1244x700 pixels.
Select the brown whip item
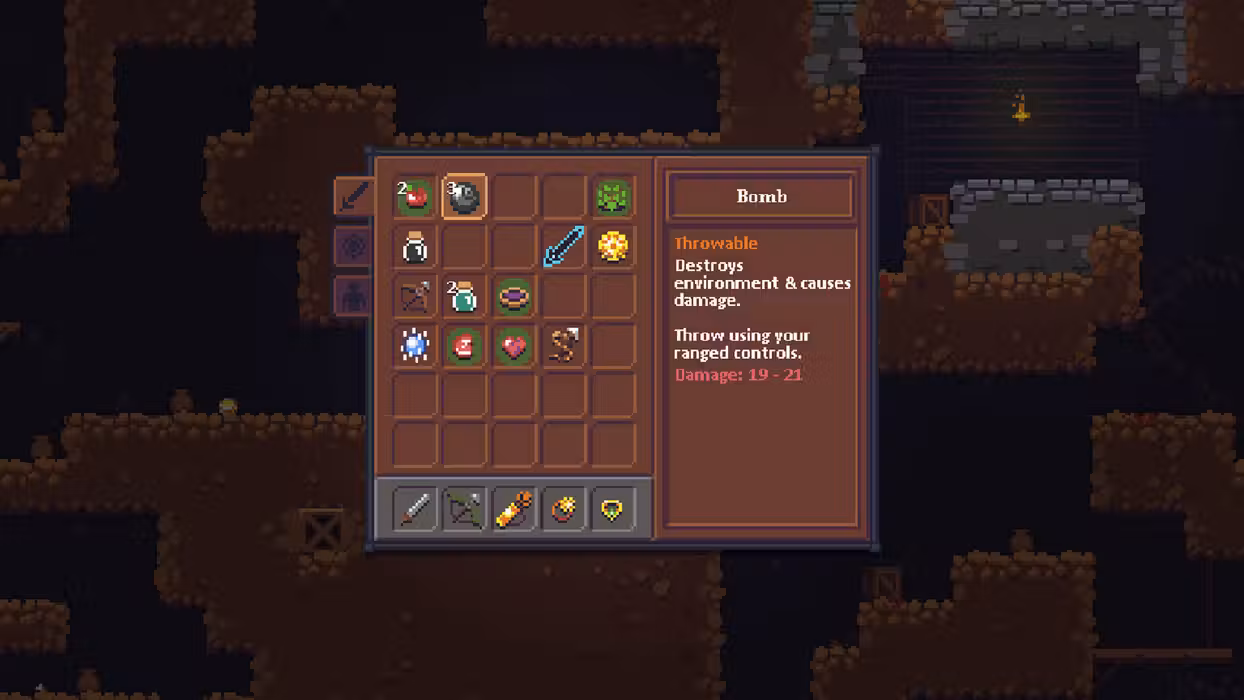click(563, 347)
